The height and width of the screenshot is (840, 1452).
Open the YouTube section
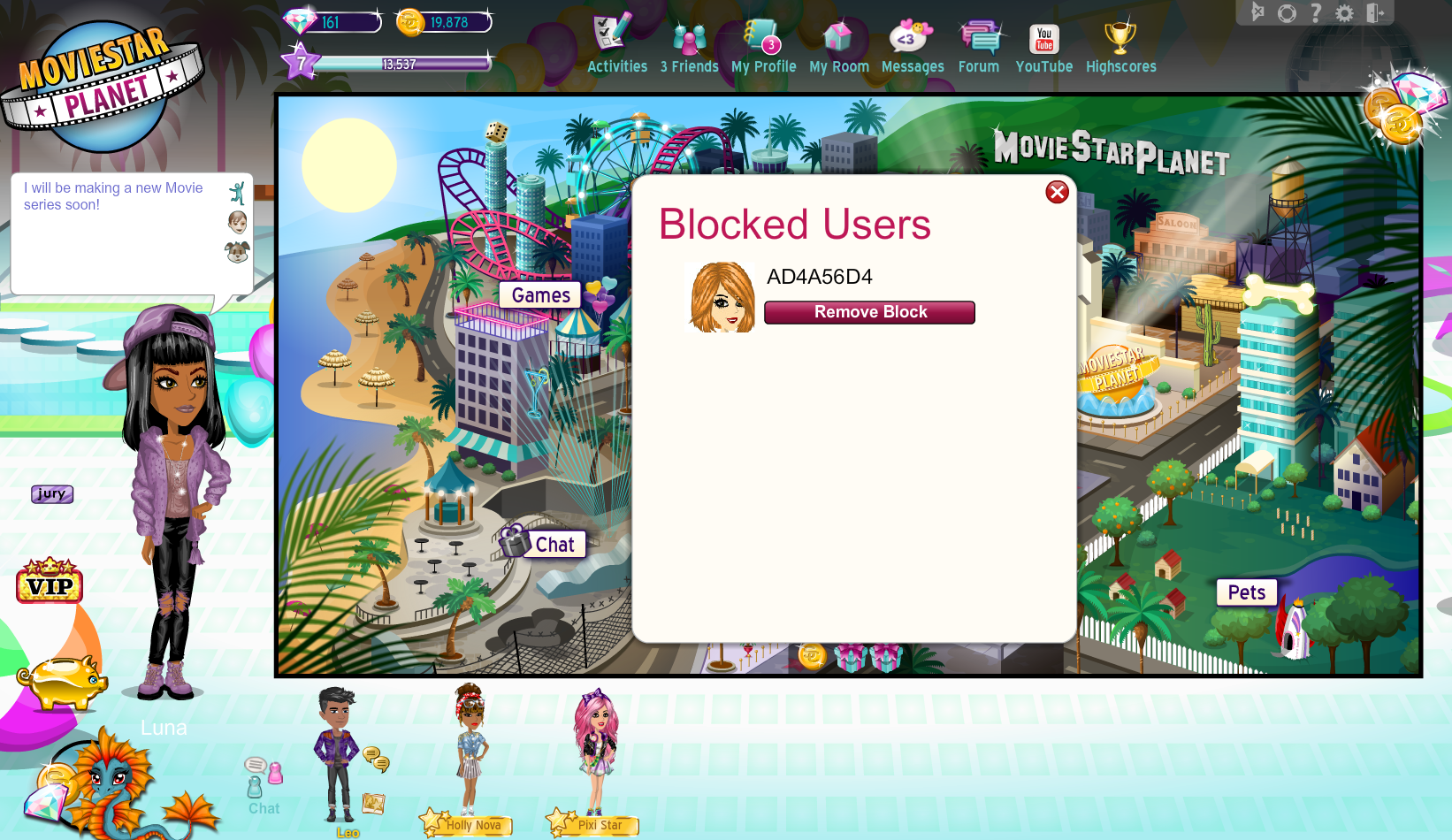point(1044,46)
